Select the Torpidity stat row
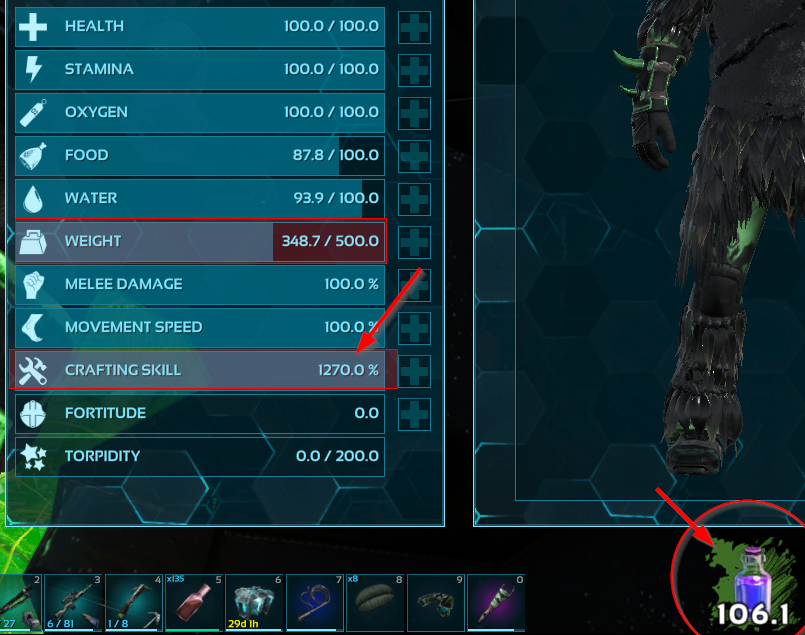Screen dimensions: 805x635 pyautogui.click(x=199, y=456)
